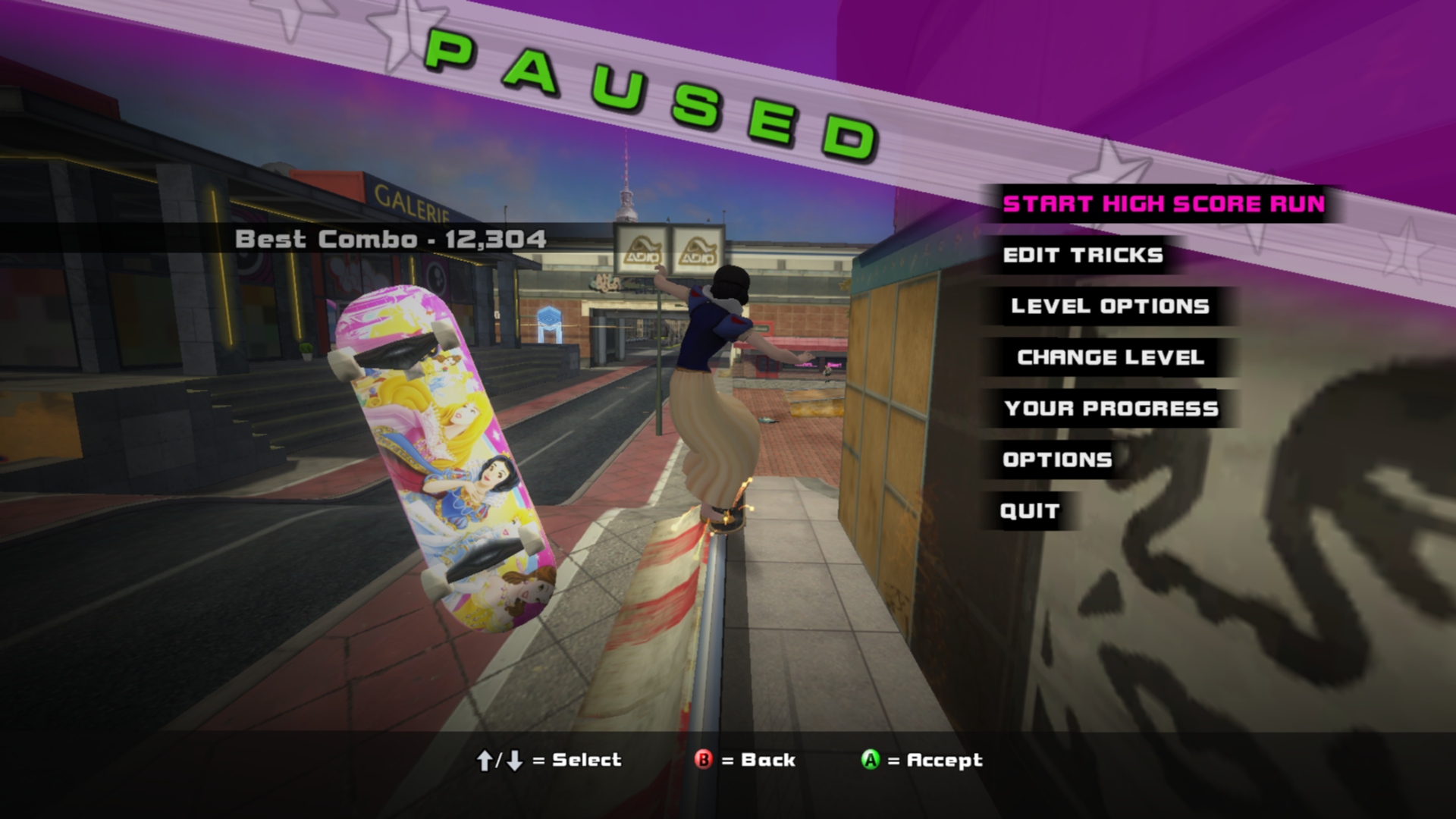Open the Edit Tricks menu

[1082, 256]
